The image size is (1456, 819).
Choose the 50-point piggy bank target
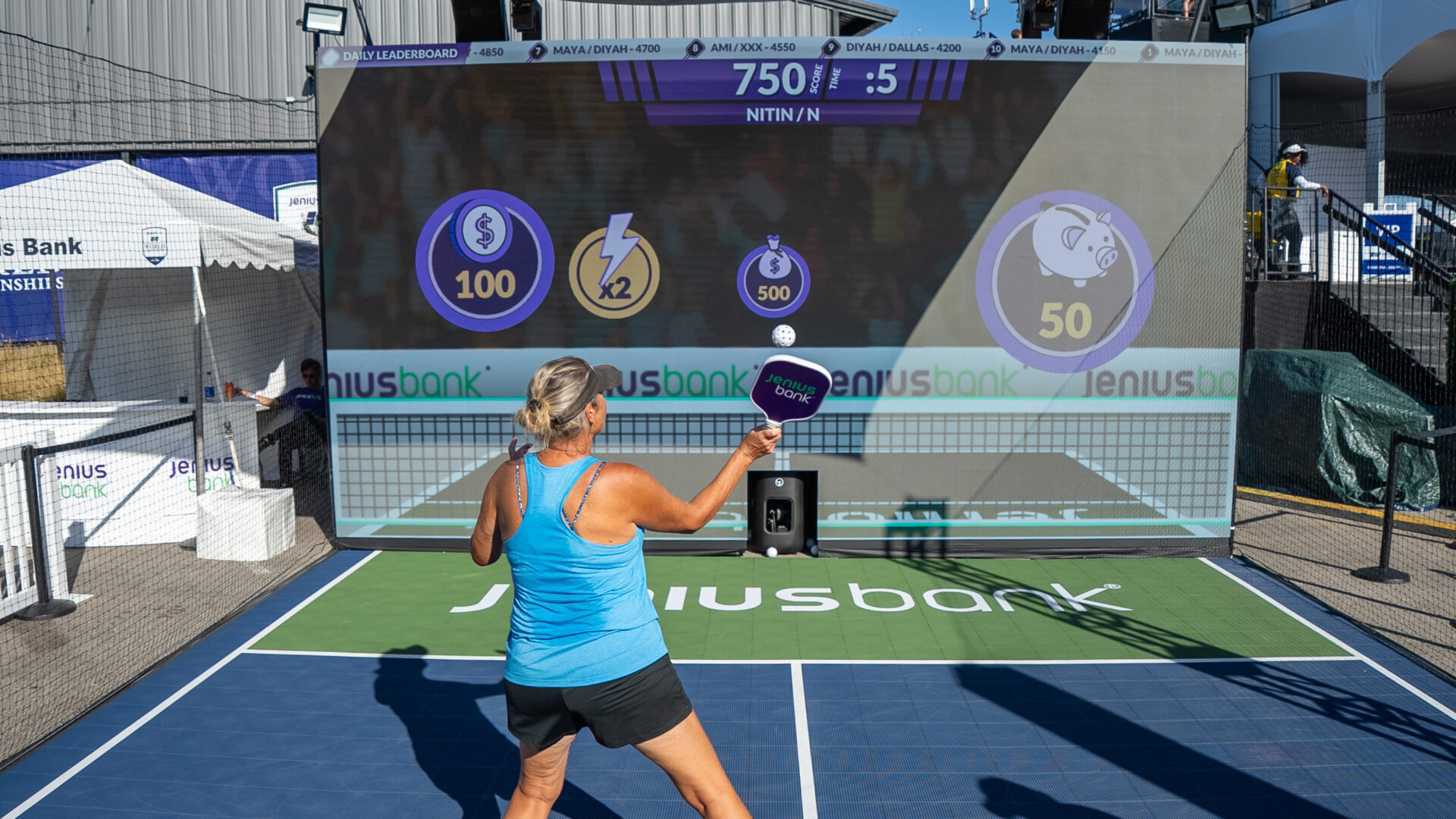point(1065,281)
